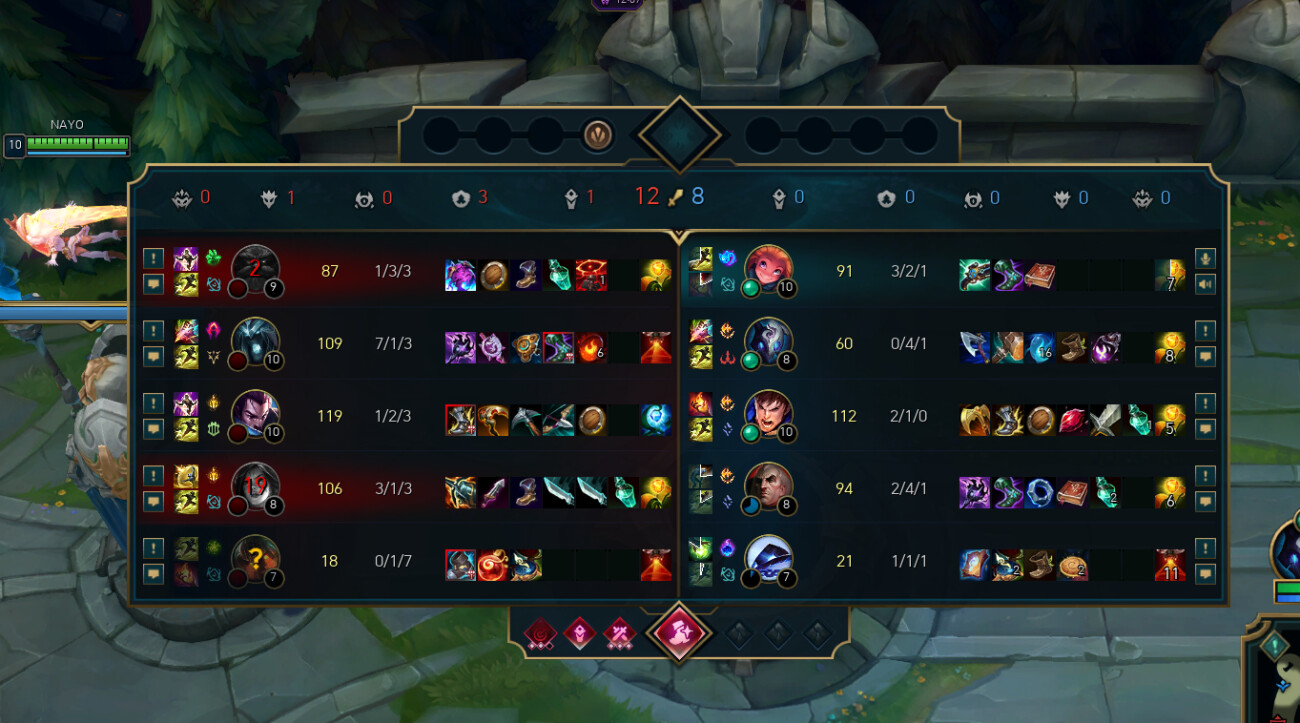The height and width of the screenshot is (723, 1300).
Task: Ping the 7/1/3 red-team player's alert button
Action: [153, 330]
